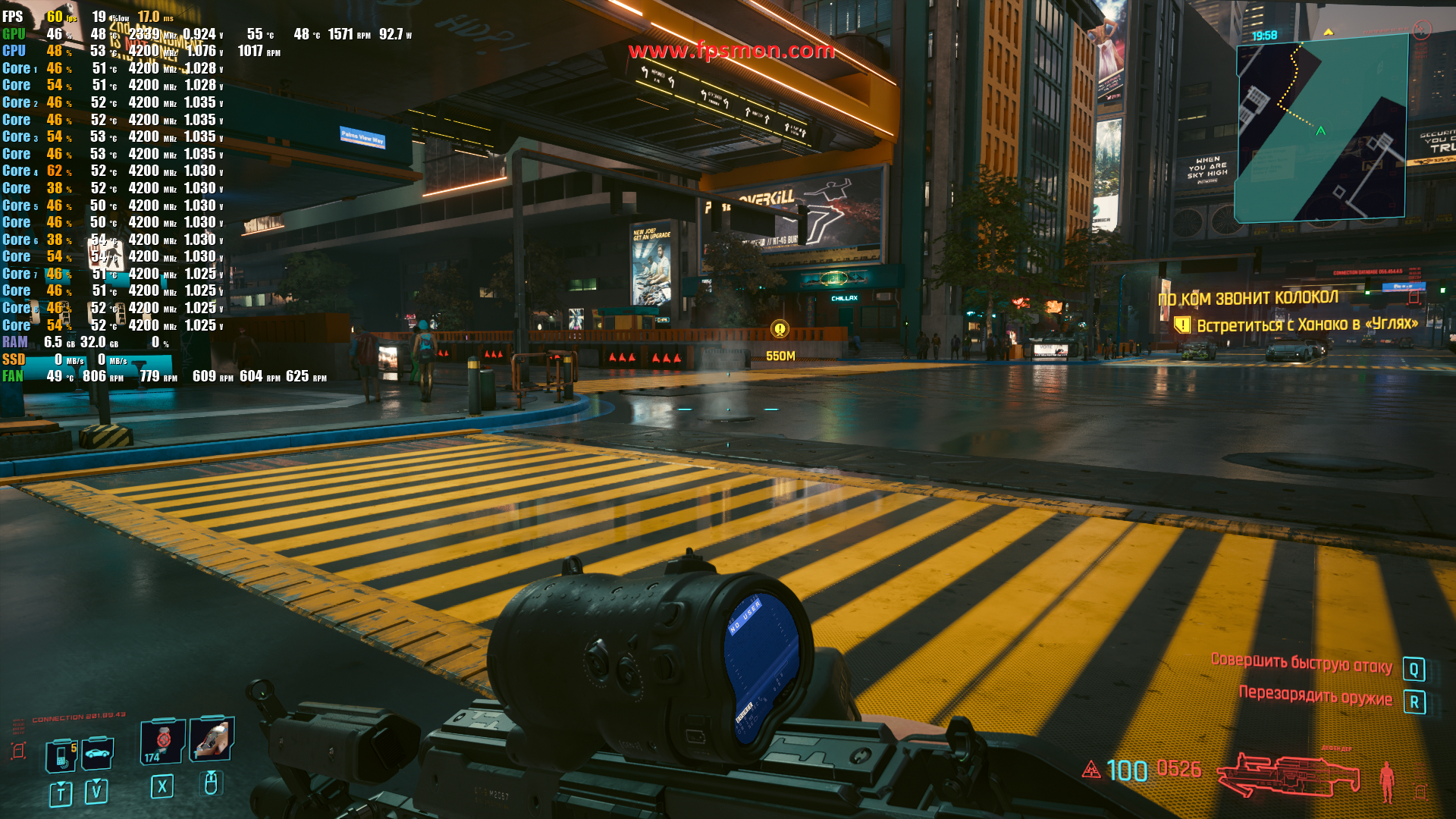Select the arm cyberware gadget slot

212,739
